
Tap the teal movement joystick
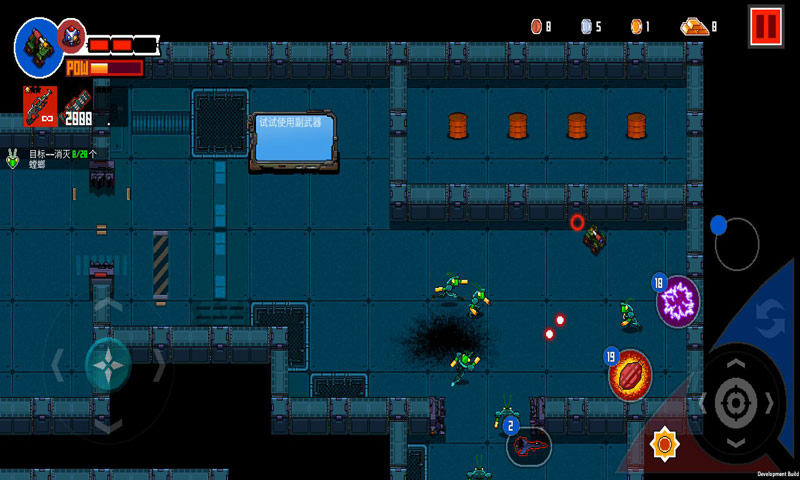[107, 366]
